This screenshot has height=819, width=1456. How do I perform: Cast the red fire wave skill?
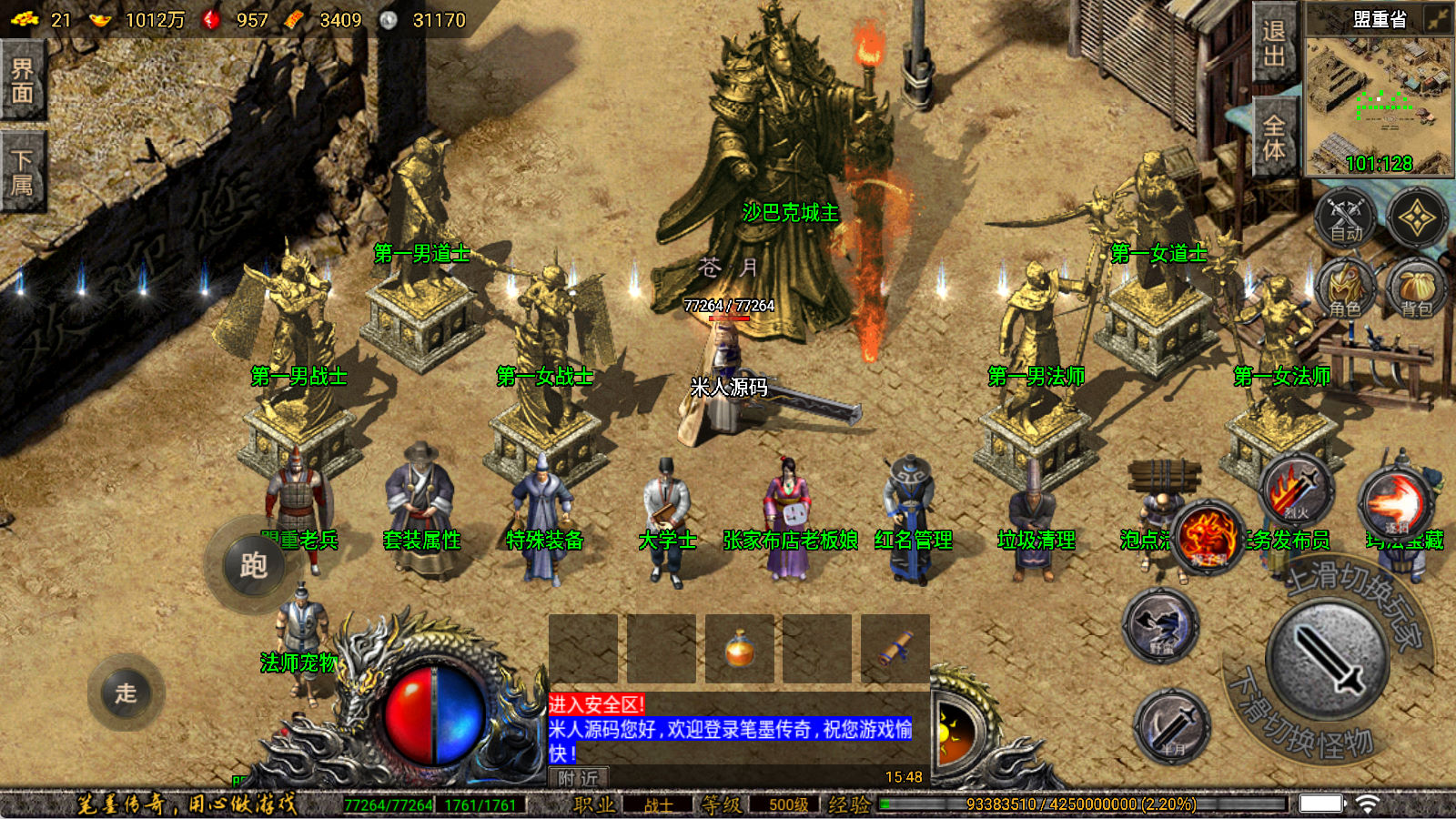click(x=1394, y=505)
